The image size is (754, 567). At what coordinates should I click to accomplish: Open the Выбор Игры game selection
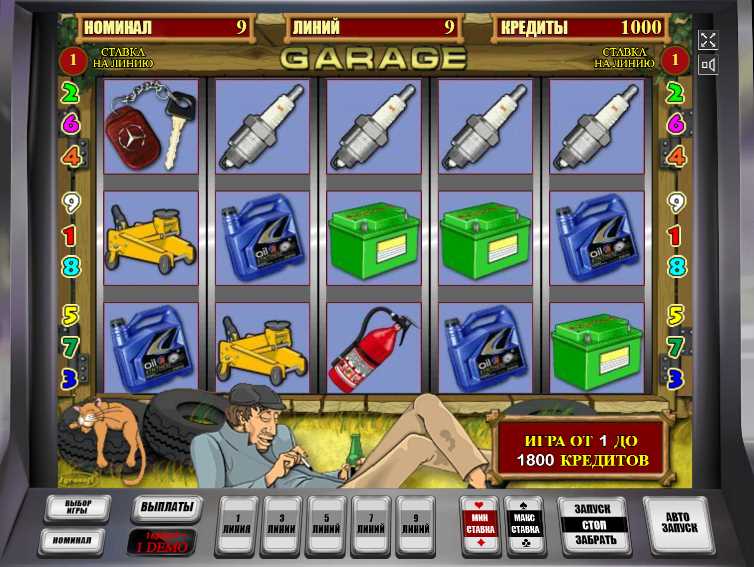coord(77,508)
